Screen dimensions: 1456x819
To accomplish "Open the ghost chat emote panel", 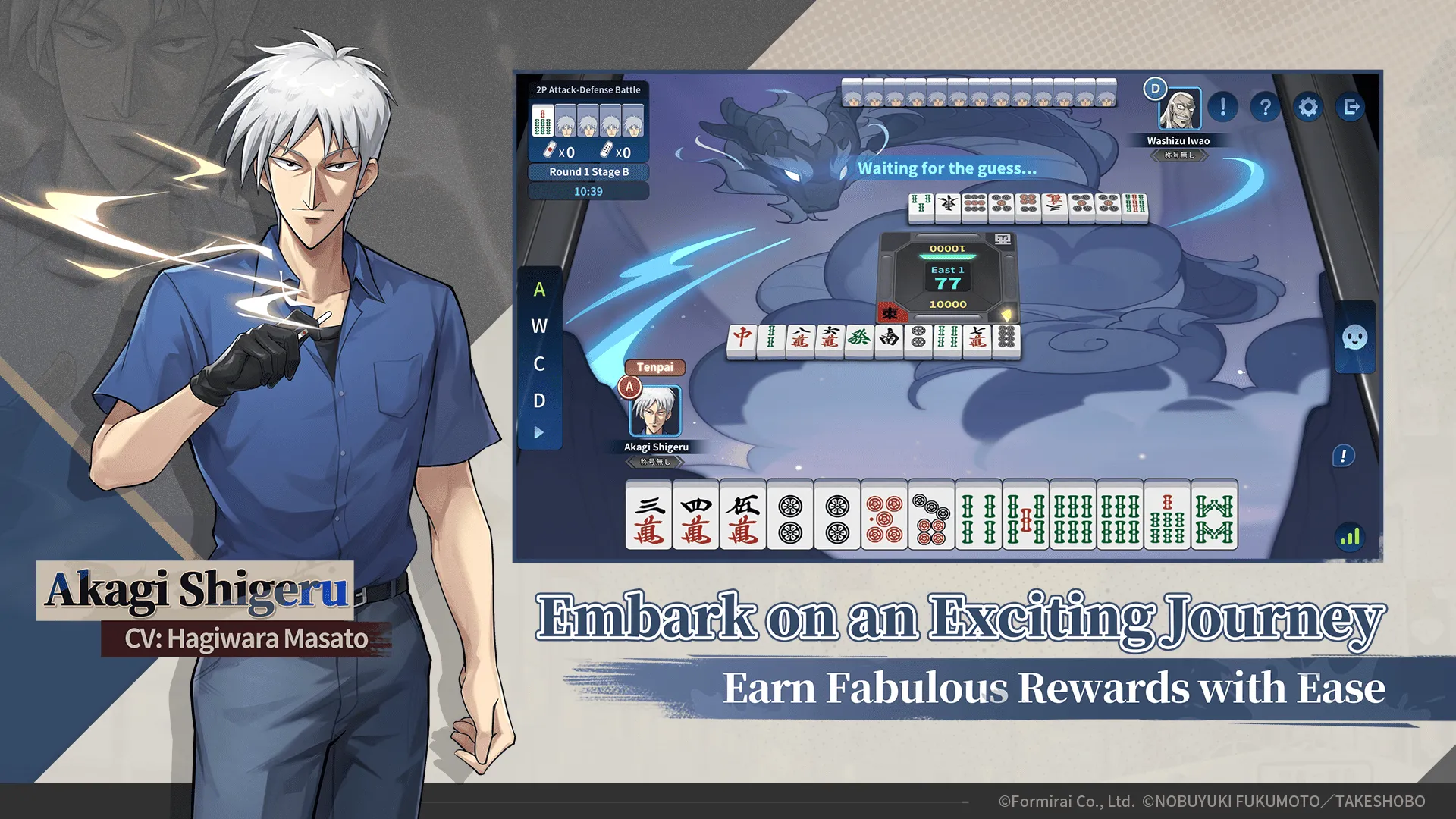I will click(1354, 340).
